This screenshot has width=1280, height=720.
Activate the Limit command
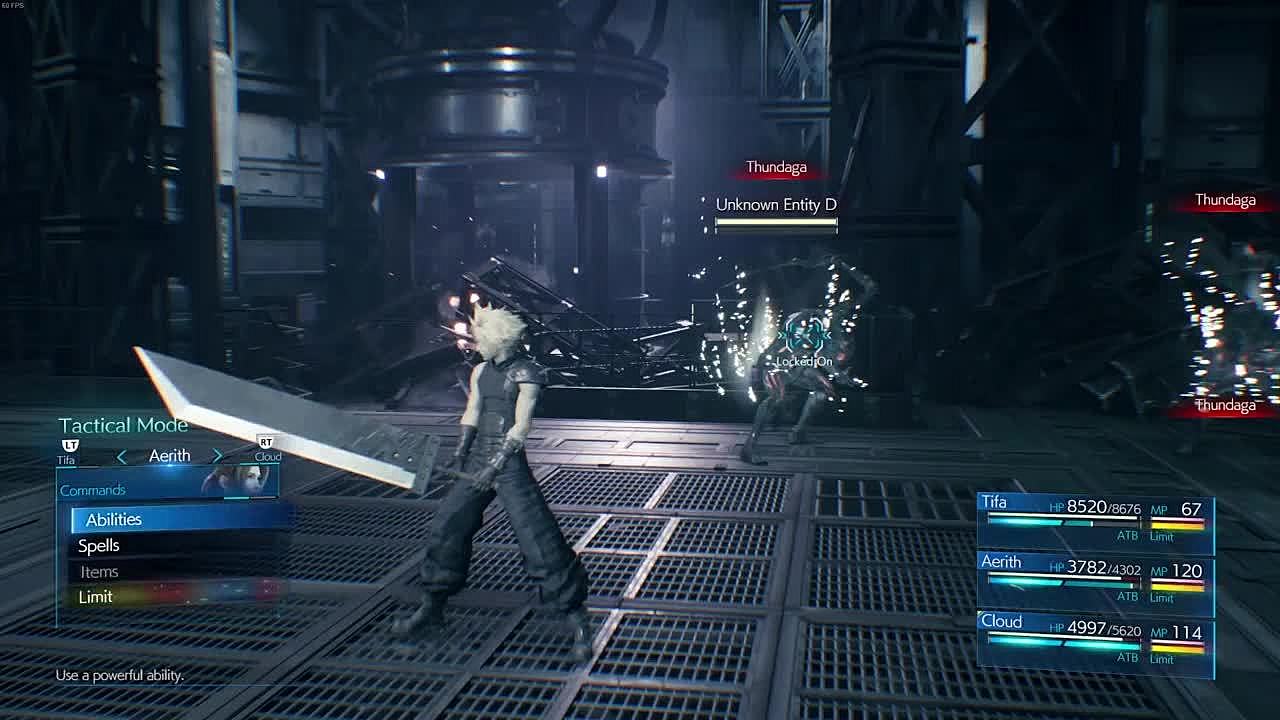tap(96, 597)
